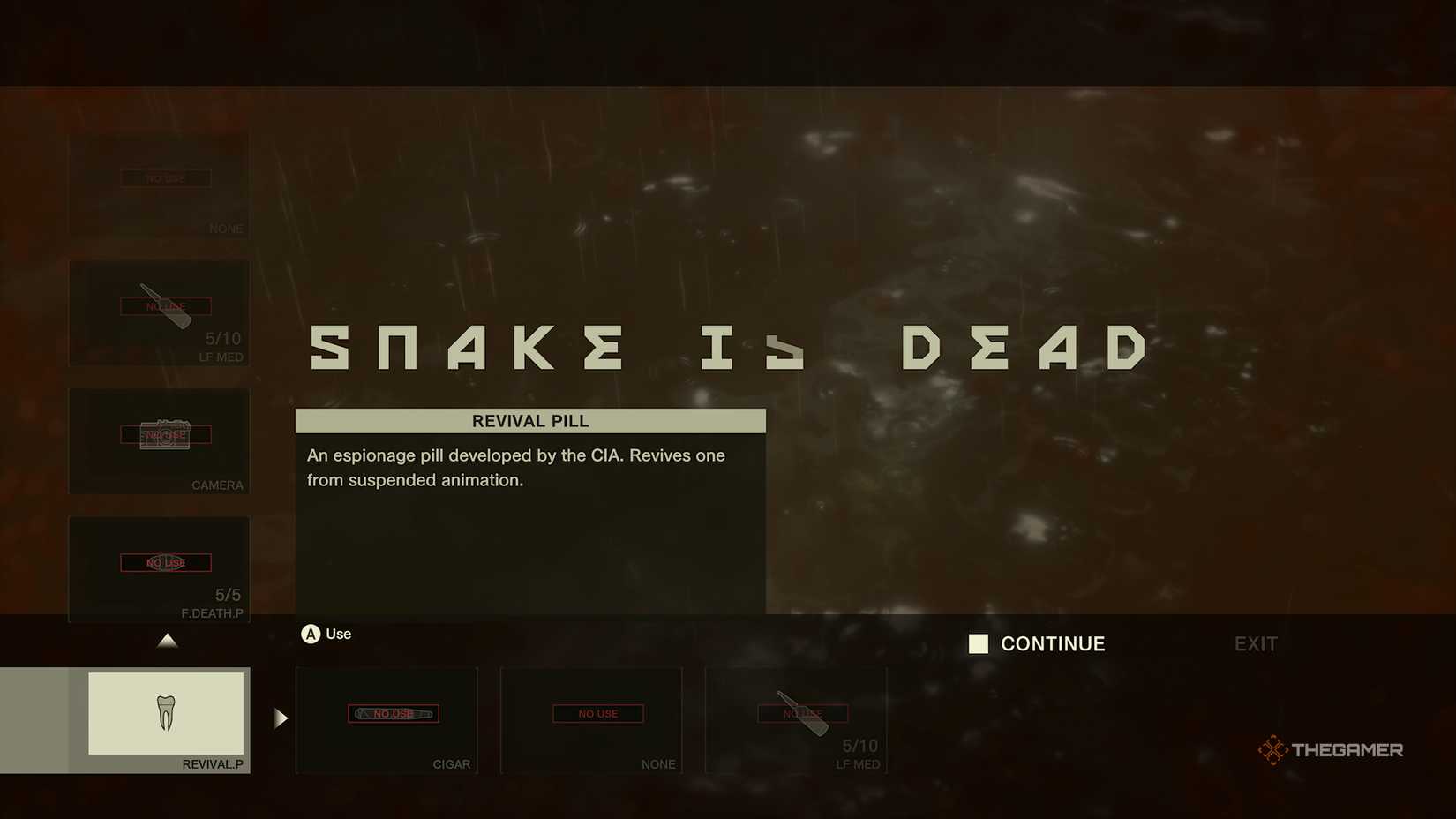Click the 5/10 counter on the bottom LF MED slot
Image resolution: width=1456 pixels, height=819 pixels.
[860, 745]
